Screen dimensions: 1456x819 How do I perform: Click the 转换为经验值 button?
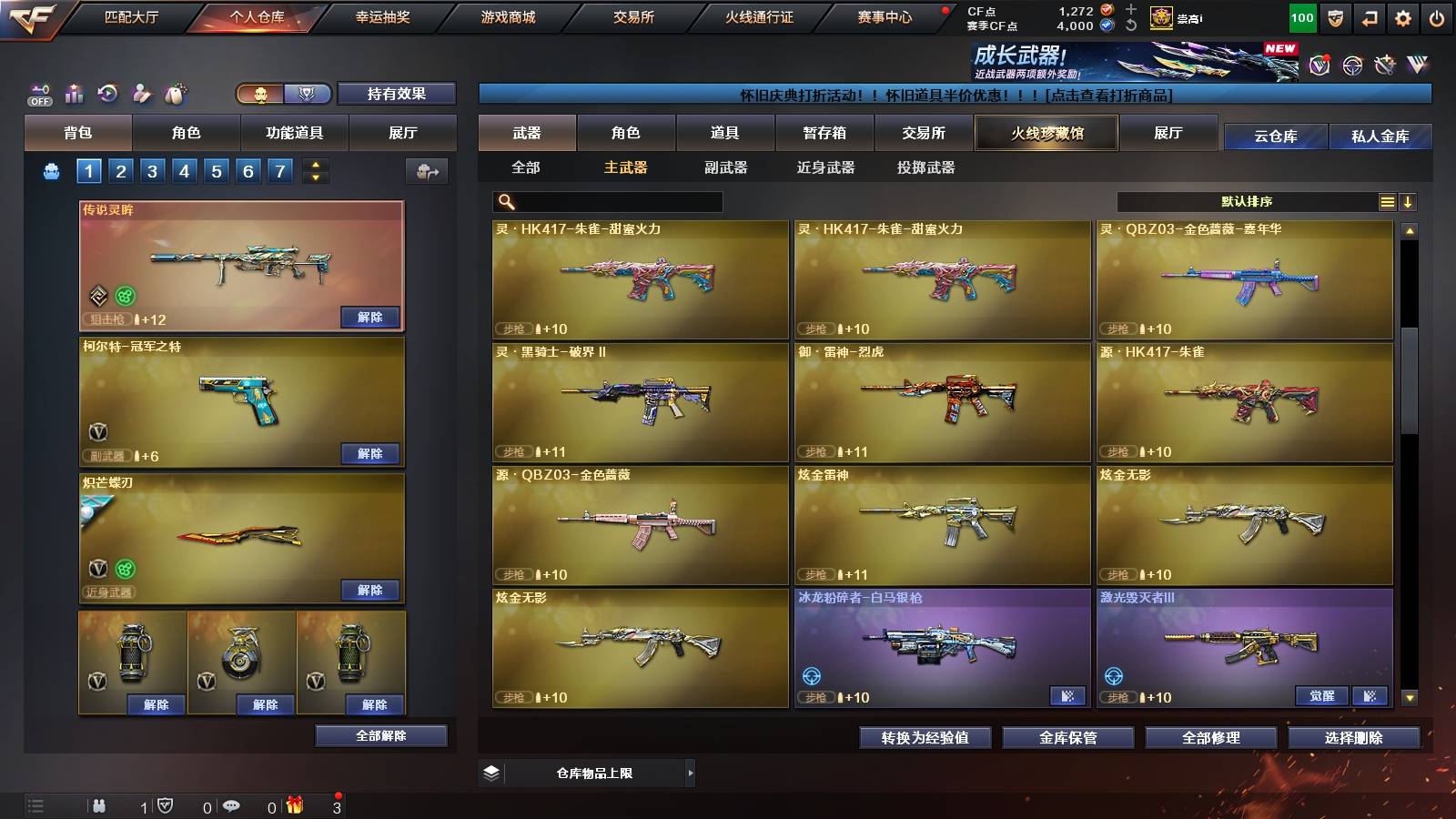[925, 738]
